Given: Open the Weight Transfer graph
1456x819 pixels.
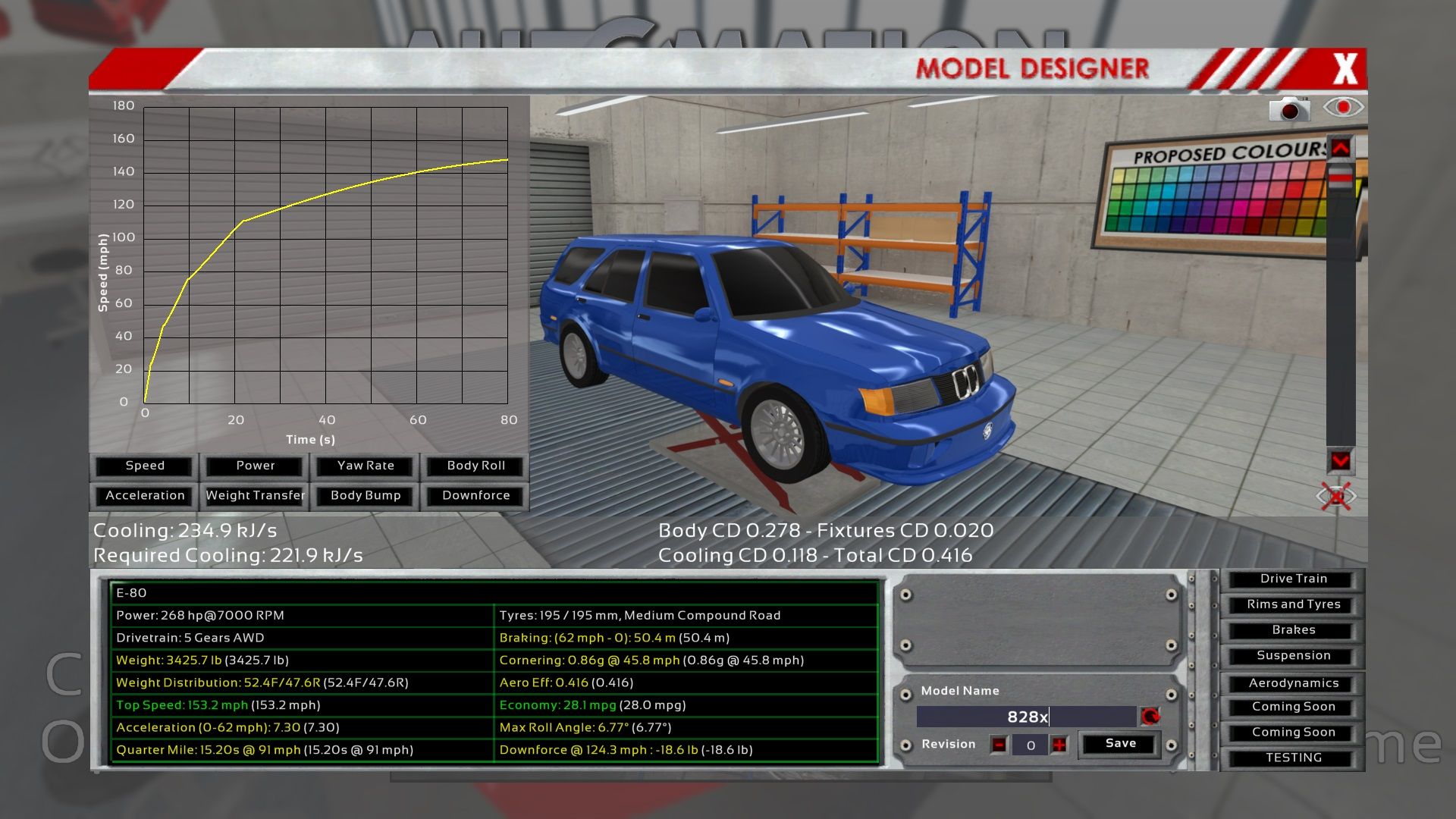Looking at the screenshot, I should (256, 495).
